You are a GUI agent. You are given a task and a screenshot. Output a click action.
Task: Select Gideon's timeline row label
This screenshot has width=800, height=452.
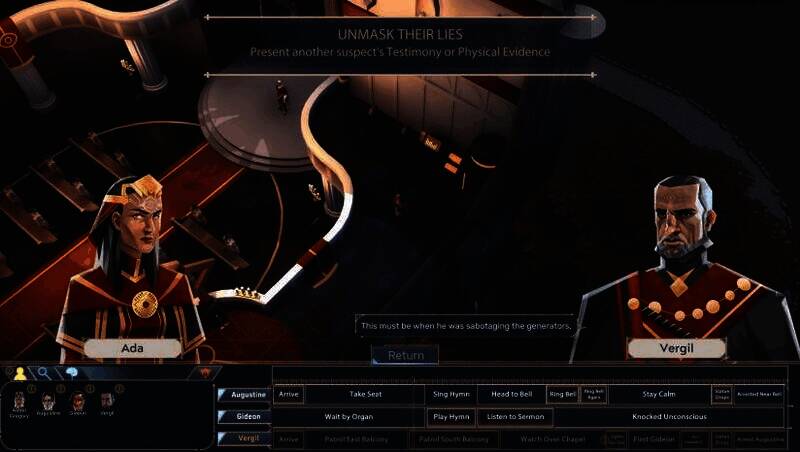tap(243, 416)
